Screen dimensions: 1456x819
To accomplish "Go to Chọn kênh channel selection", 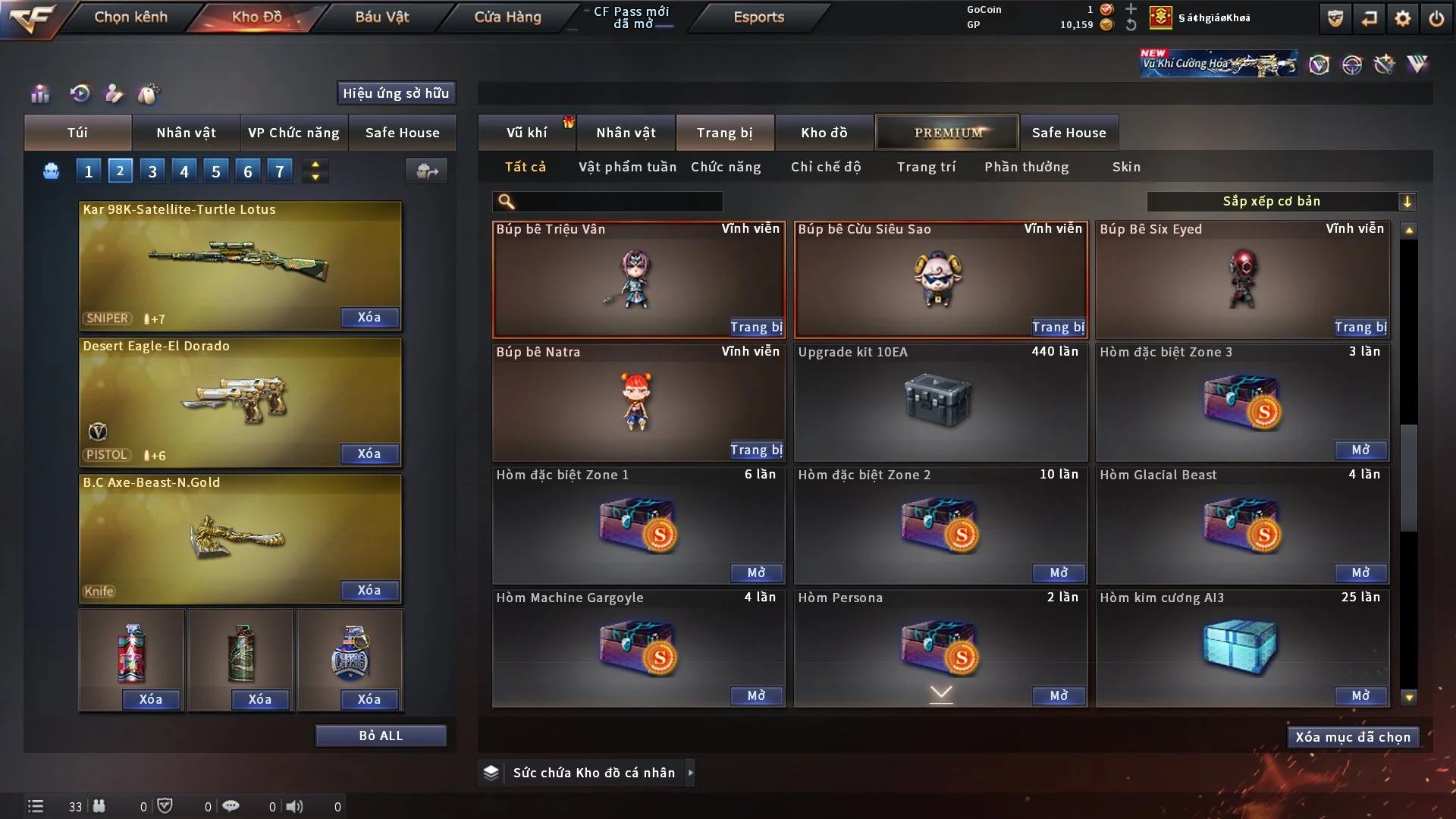I will pos(130,17).
